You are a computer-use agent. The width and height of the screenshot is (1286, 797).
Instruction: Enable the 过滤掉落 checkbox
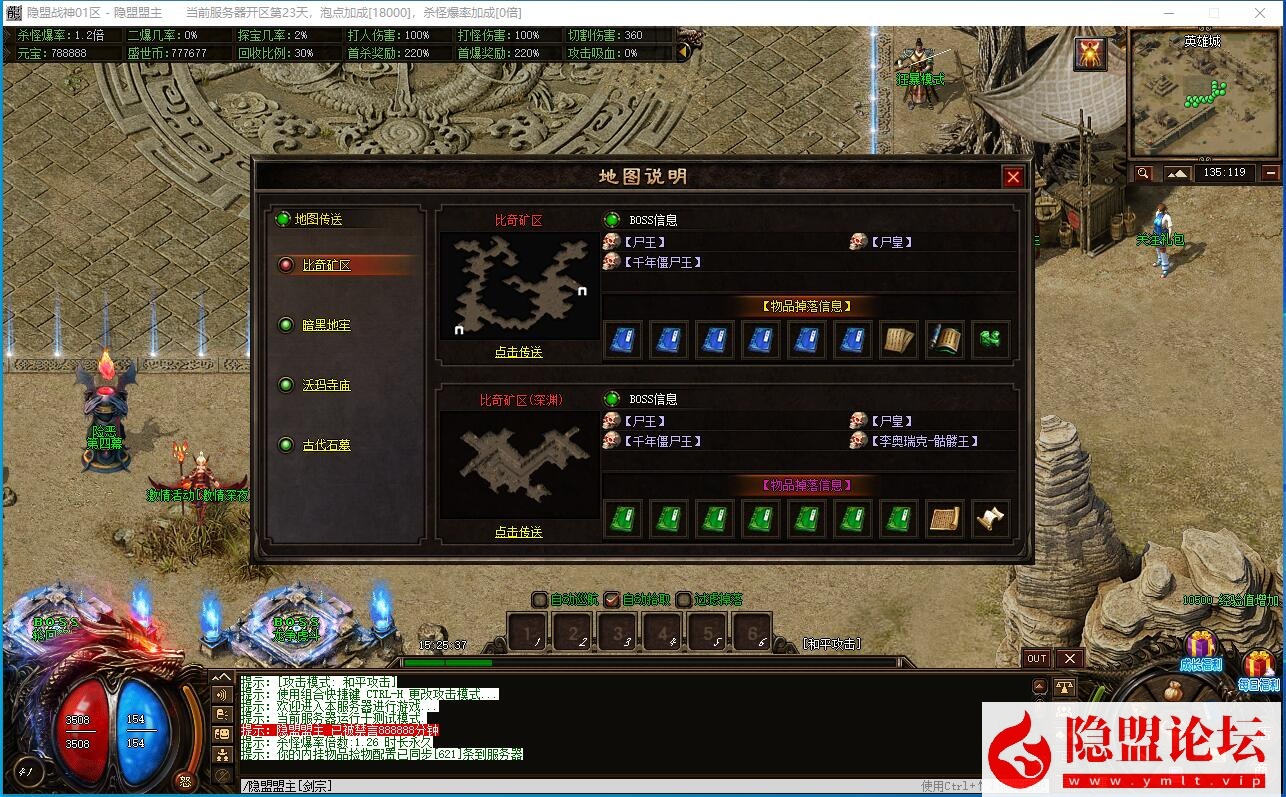(684, 600)
